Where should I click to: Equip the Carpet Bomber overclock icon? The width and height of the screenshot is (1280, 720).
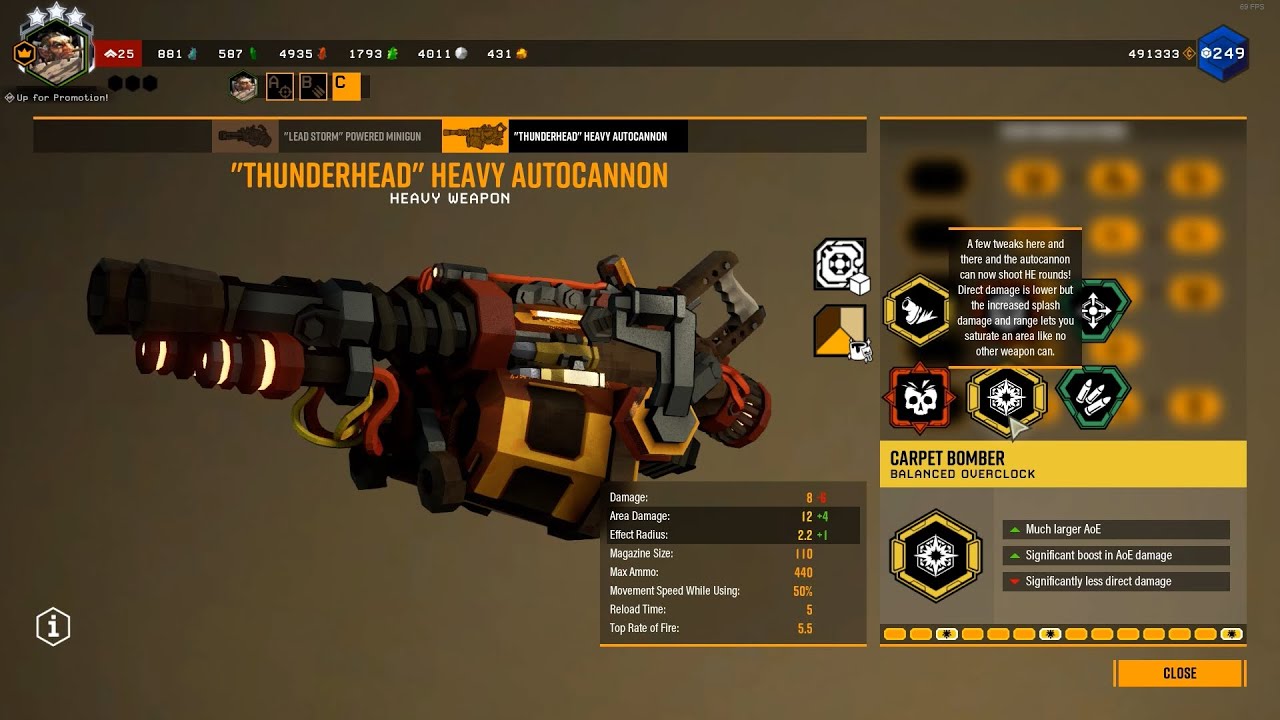click(1005, 400)
